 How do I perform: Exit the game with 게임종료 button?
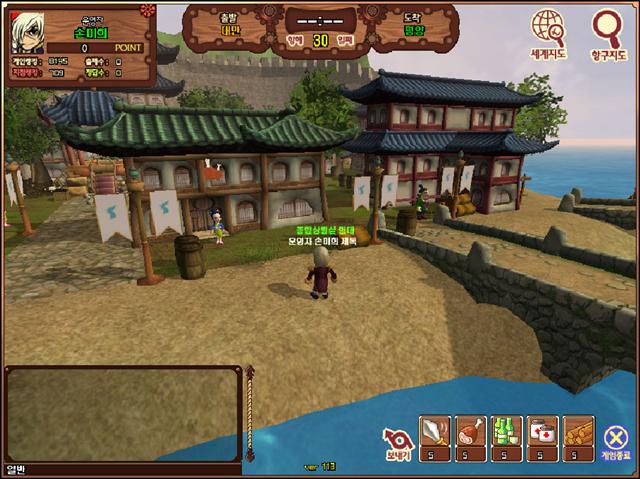click(x=616, y=438)
